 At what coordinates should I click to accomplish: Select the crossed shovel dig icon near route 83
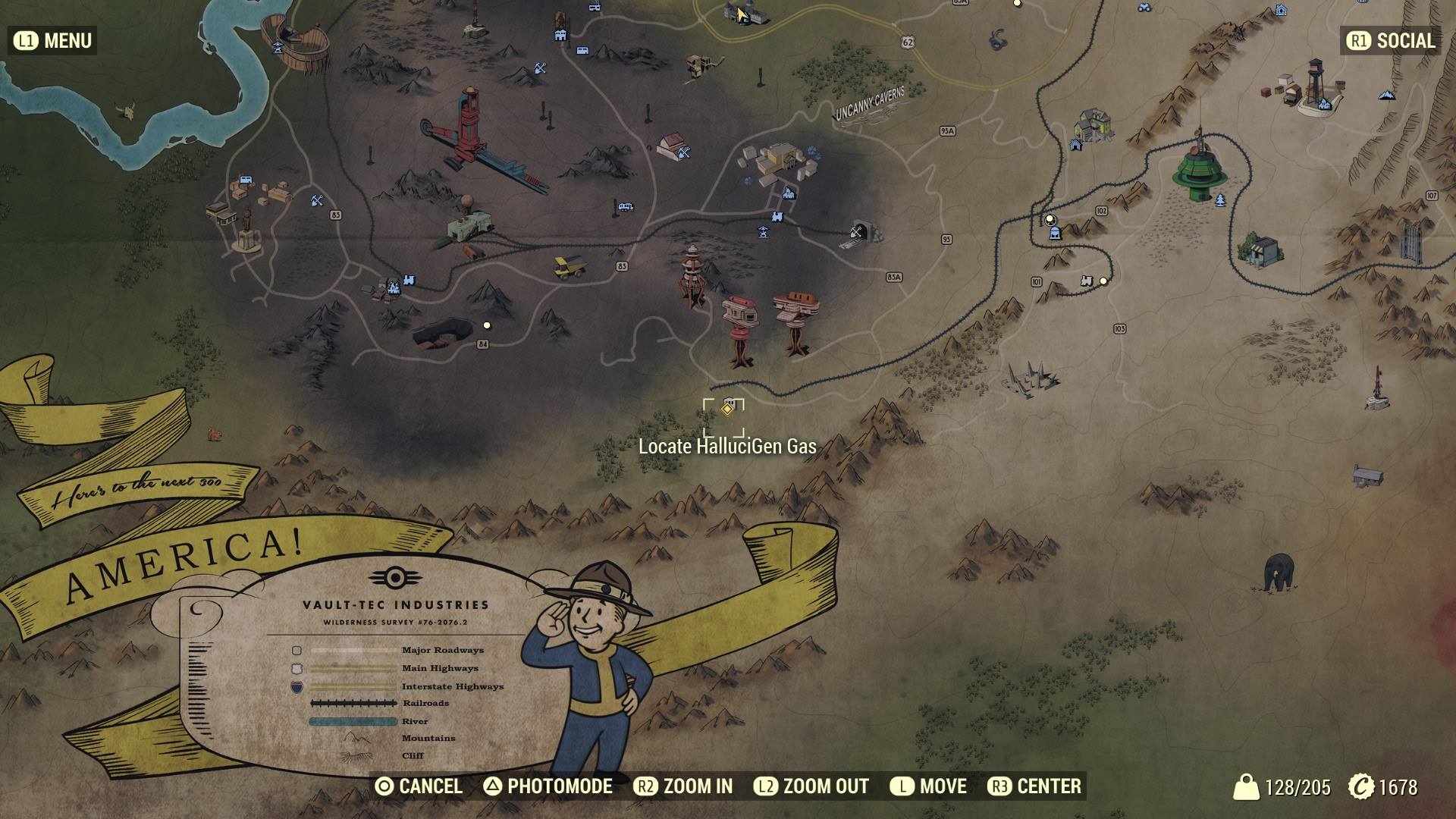(316, 201)
